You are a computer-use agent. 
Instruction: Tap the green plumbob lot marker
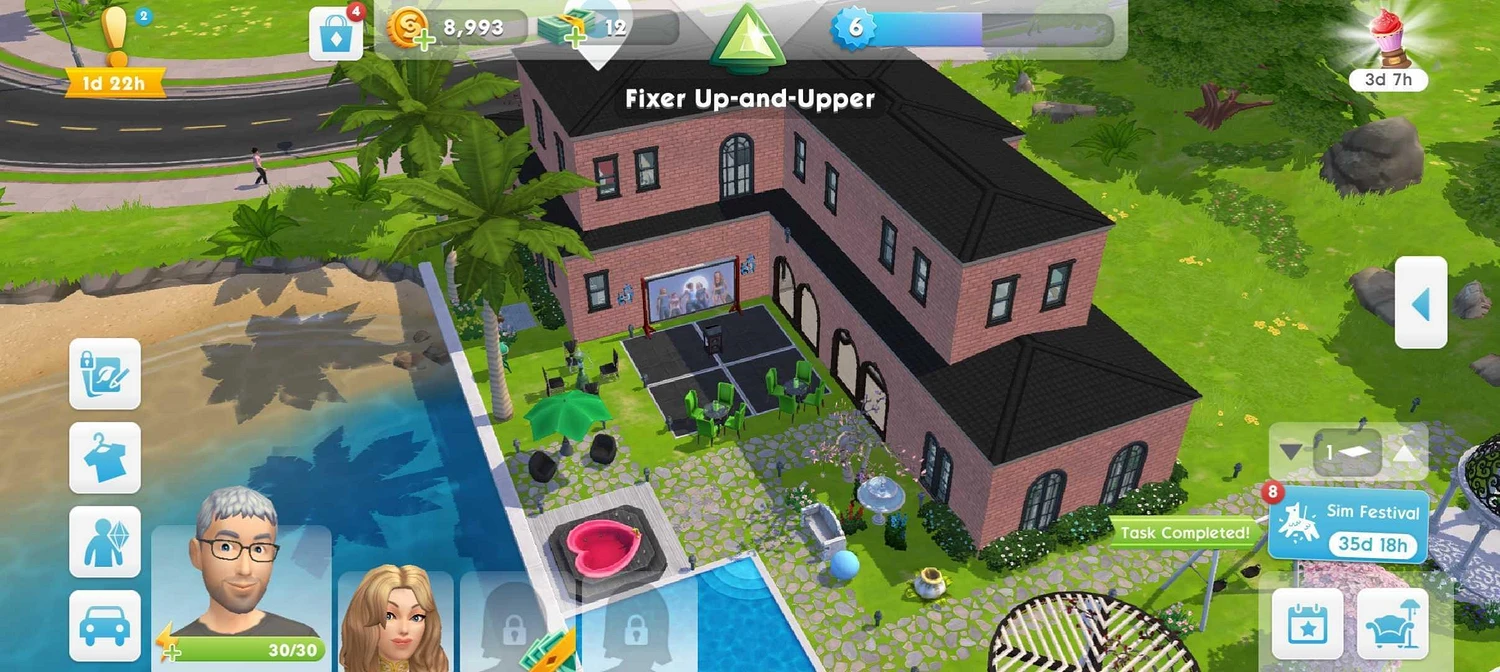click(x=744, y=42)
